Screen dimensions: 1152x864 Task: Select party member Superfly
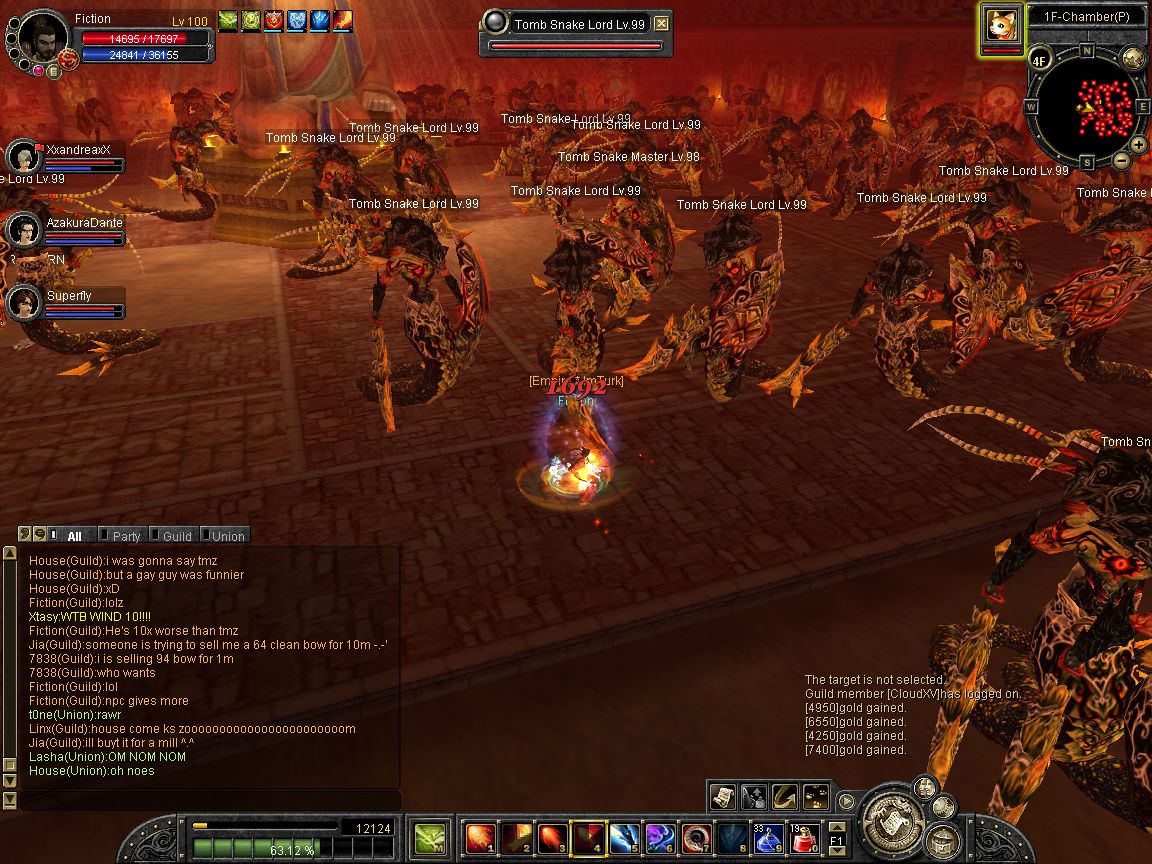pos(23,303)
